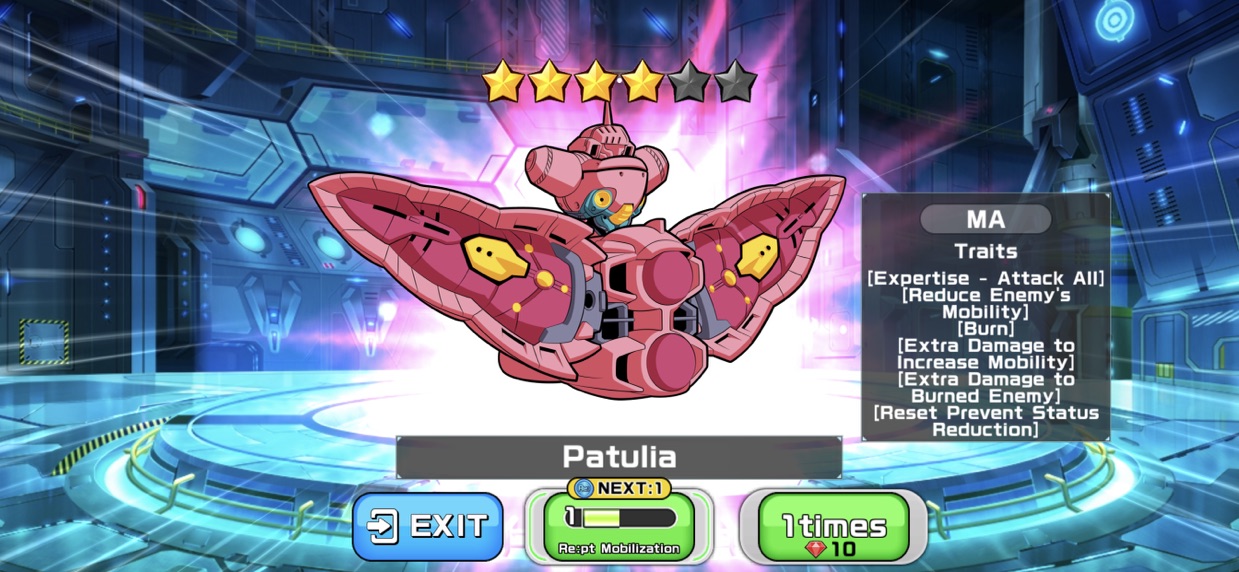Exit the mobilization result screen

[428, 526]
